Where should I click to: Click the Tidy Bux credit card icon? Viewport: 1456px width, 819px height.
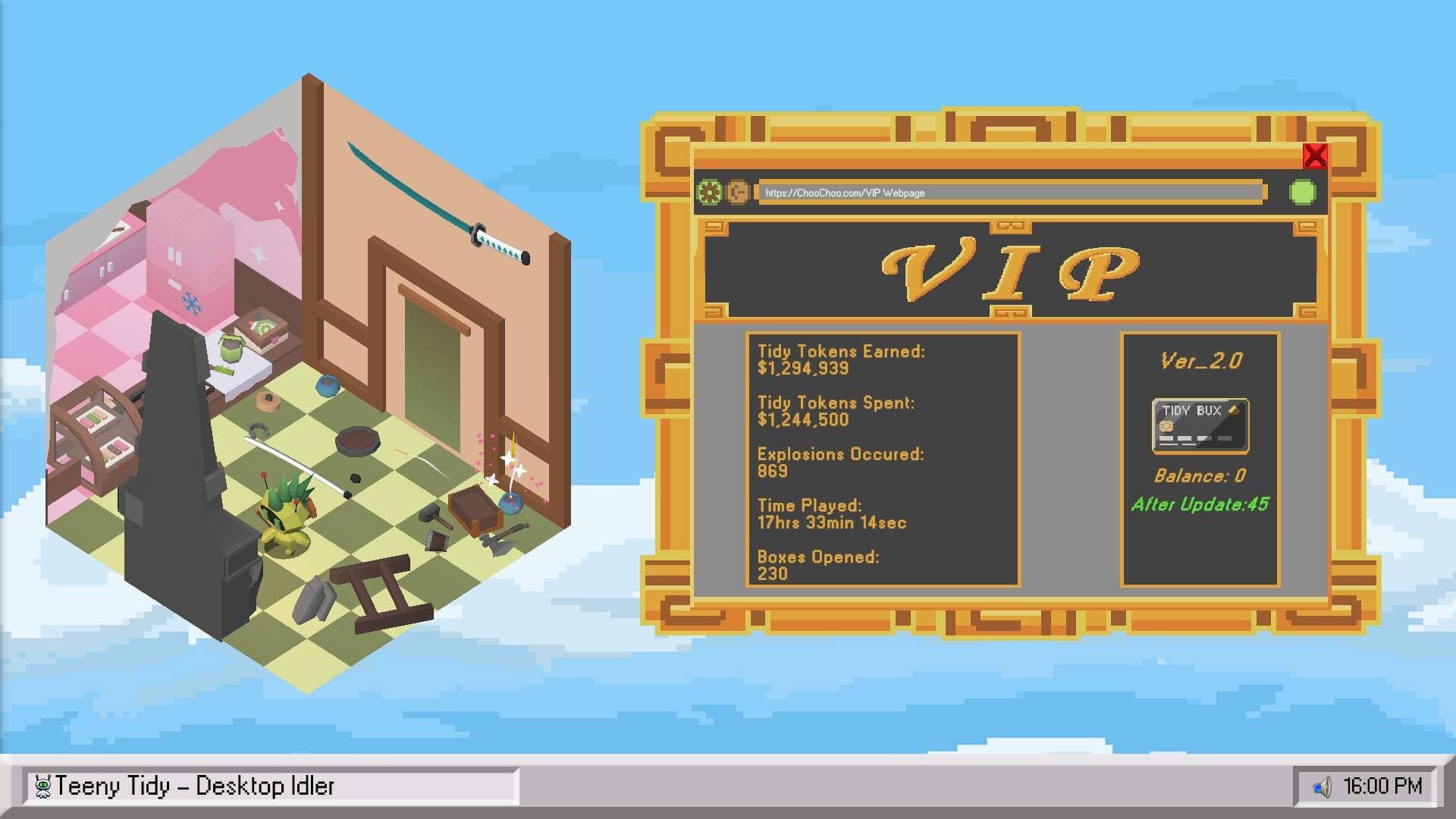[x=1200, y=425]
